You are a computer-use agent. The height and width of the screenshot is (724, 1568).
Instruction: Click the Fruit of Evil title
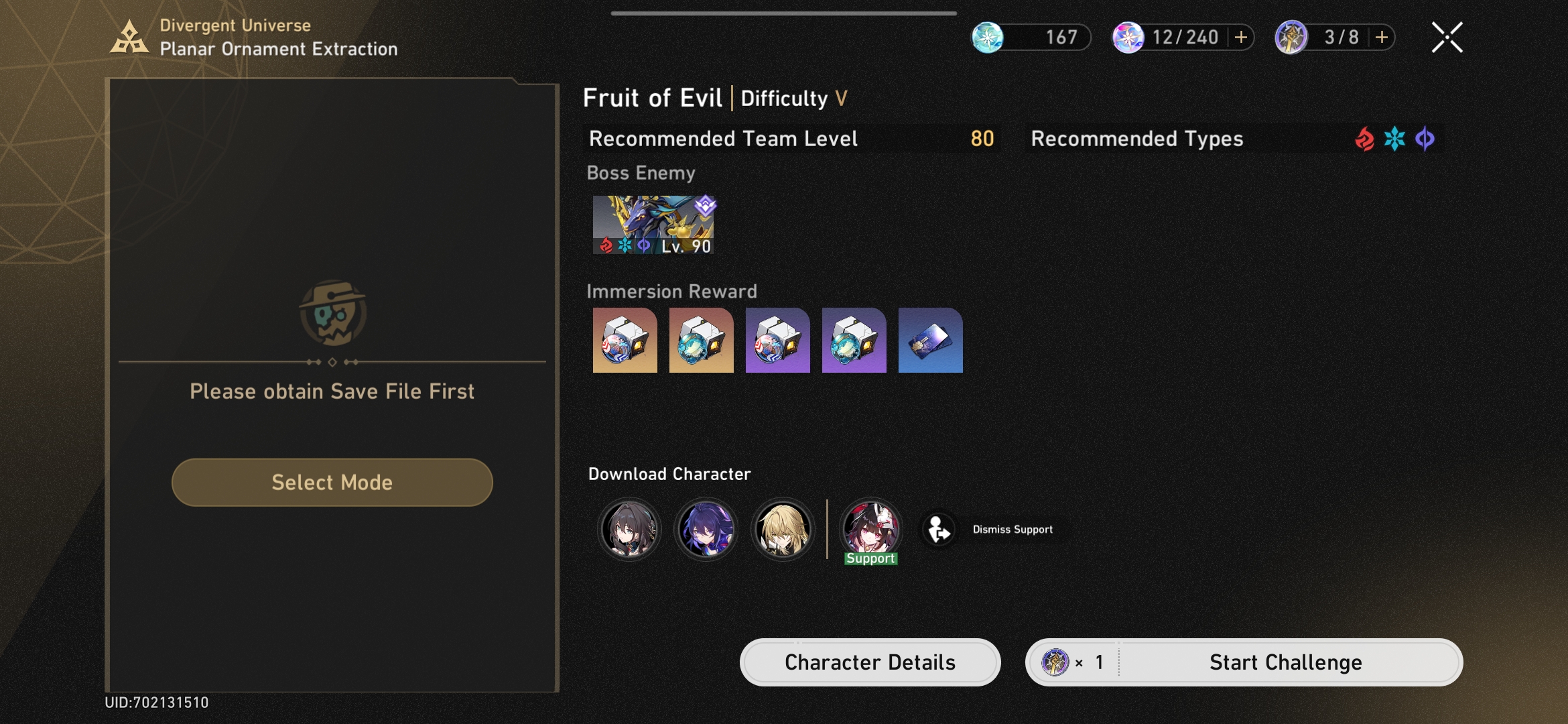coord(653,98)
